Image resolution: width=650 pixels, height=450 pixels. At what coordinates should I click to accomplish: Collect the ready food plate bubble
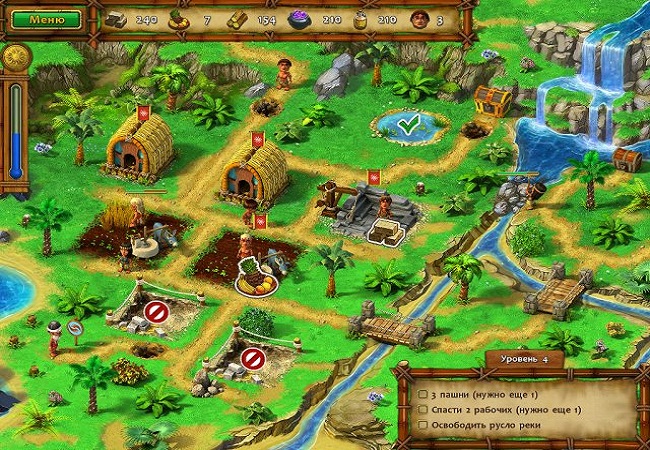tap(256, 281)
